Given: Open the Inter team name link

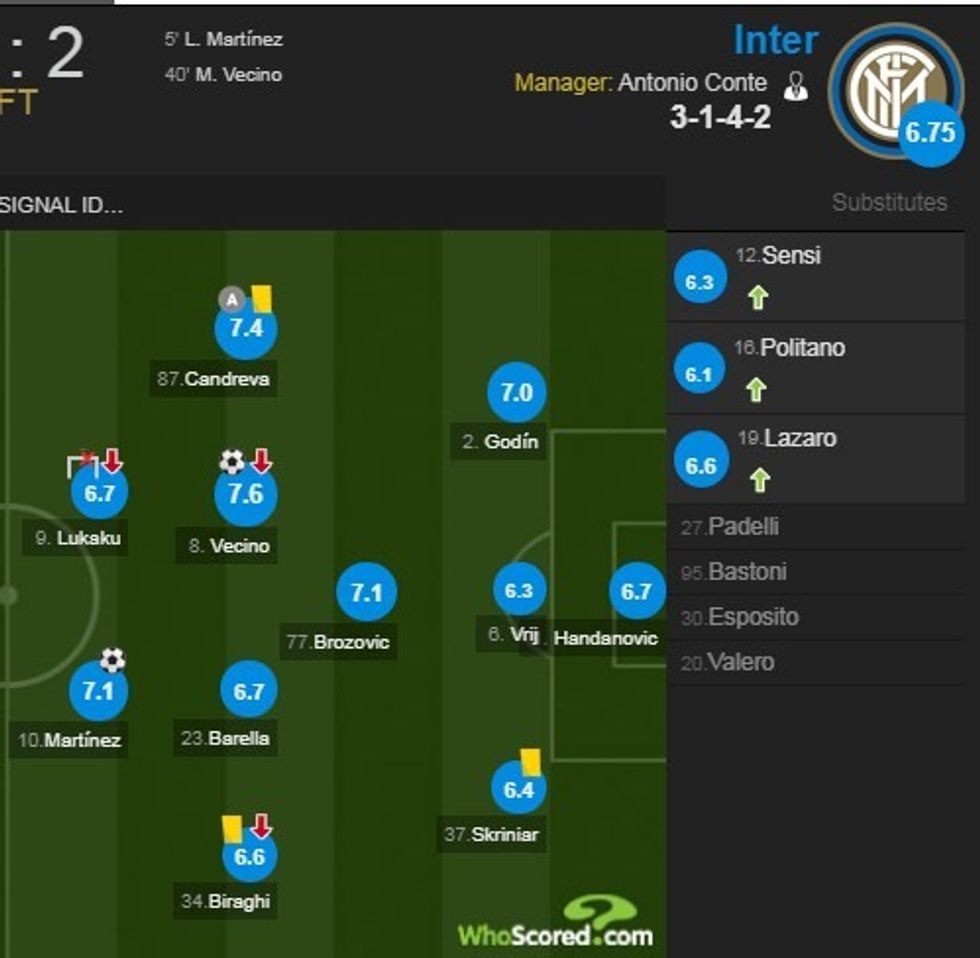Looking at the screenshot, I should pos(775,41).
